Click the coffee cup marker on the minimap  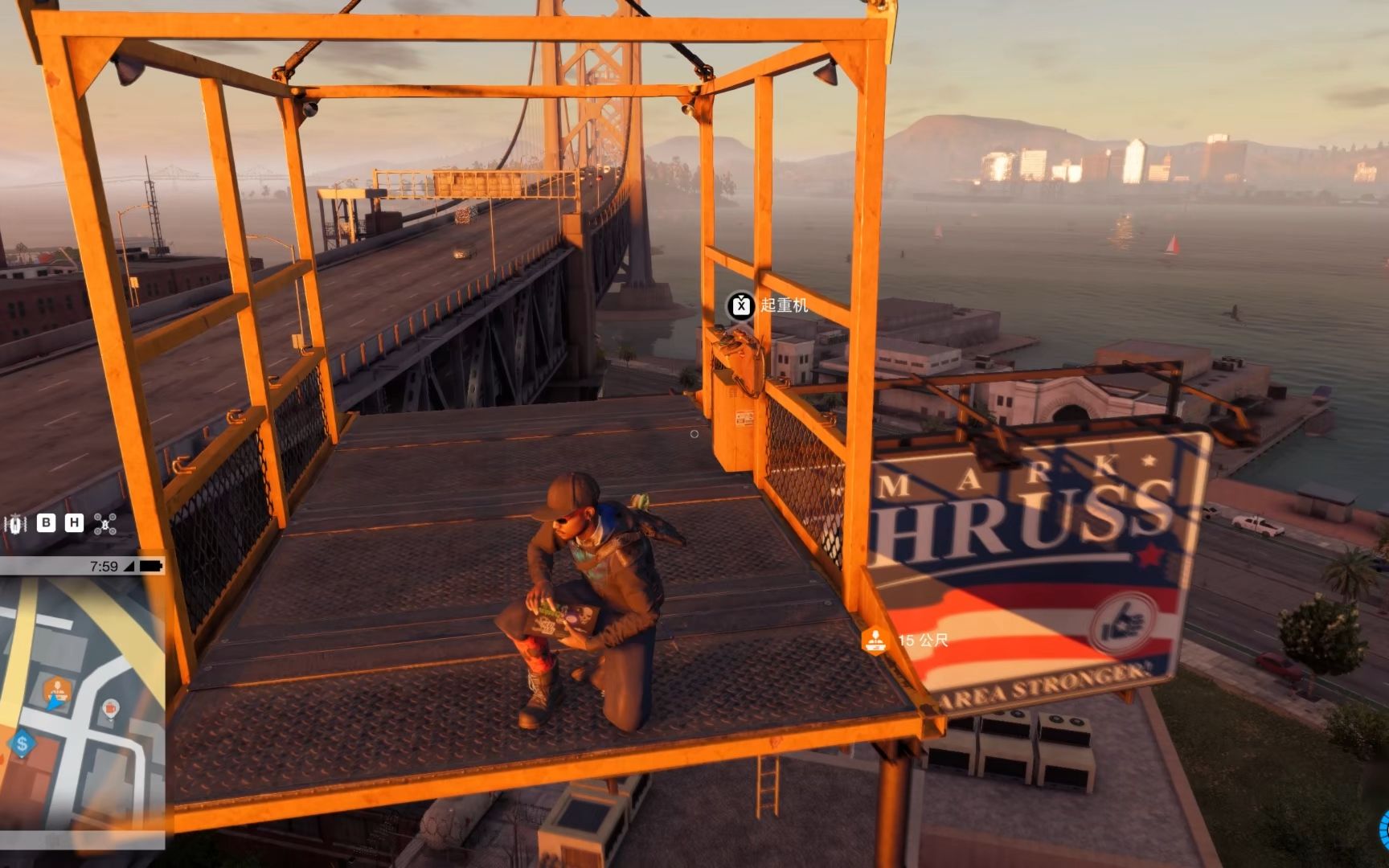click(110, 709)
